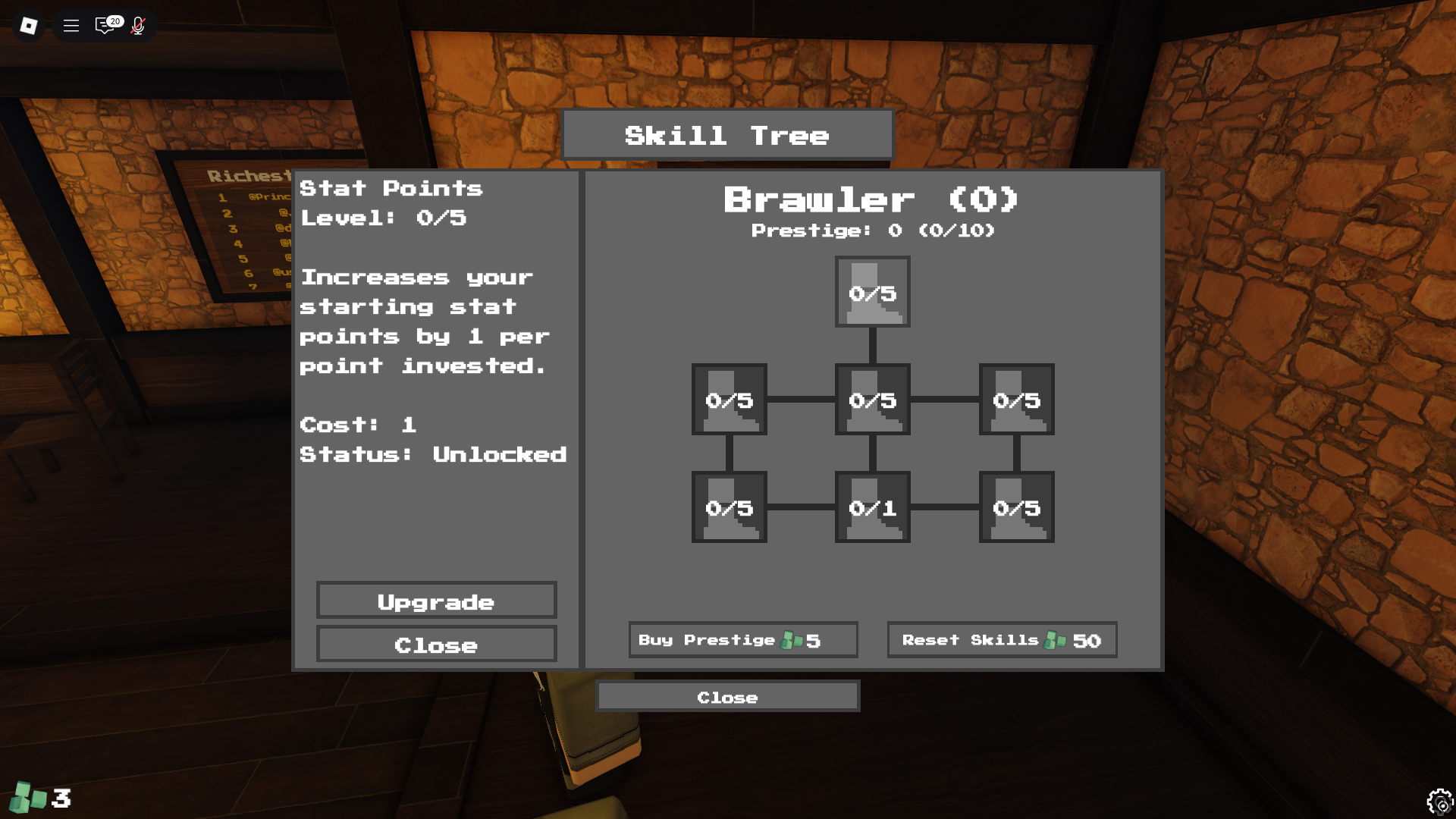
Task: Select the 0/1 skill node
Action: [x=872, y=508]
